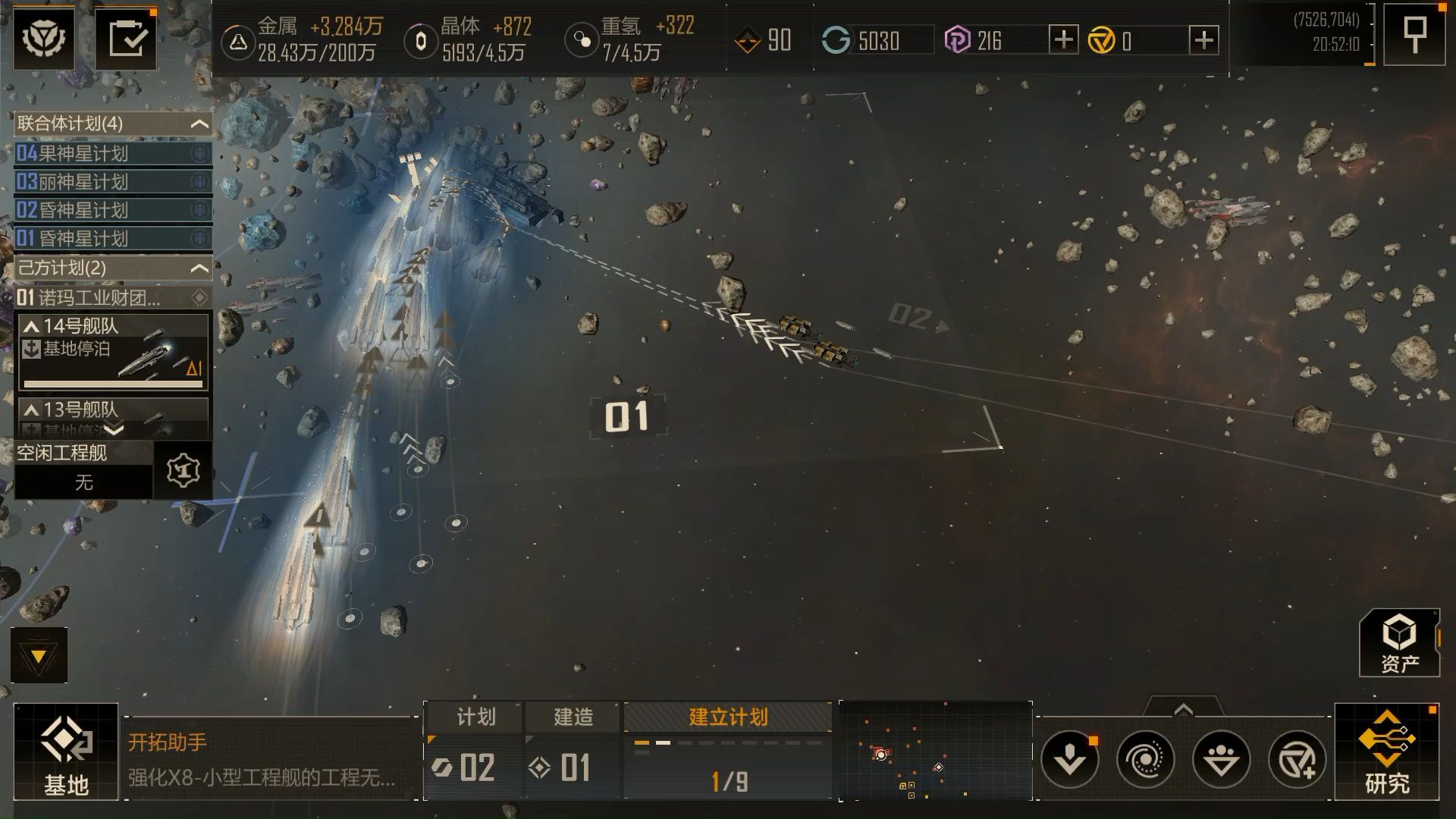Collapse the 己方计划 section
The width and height of the screenshot is (1456, 819).
pyautogui.click(x=199, y=268)
